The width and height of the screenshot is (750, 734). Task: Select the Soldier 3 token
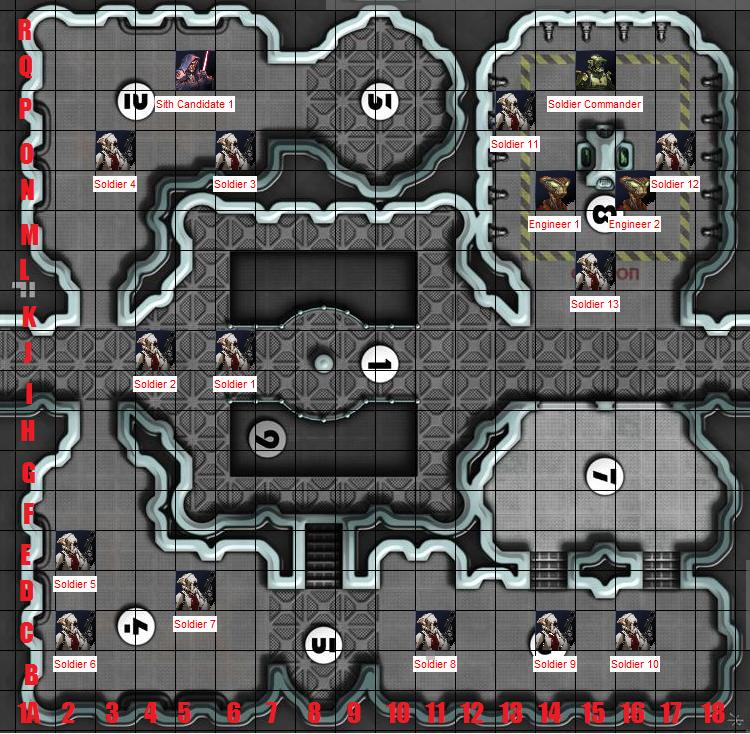[235, 150]
